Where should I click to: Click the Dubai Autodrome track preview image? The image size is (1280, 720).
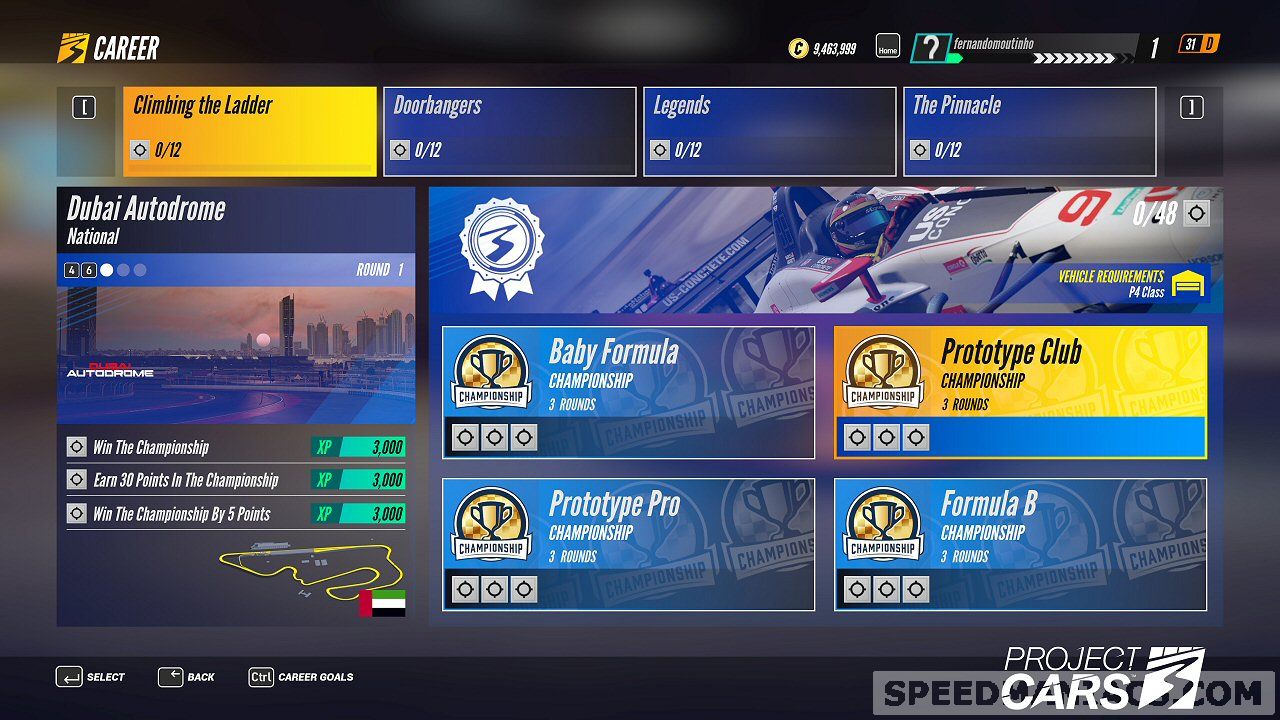tap(236, 355)
